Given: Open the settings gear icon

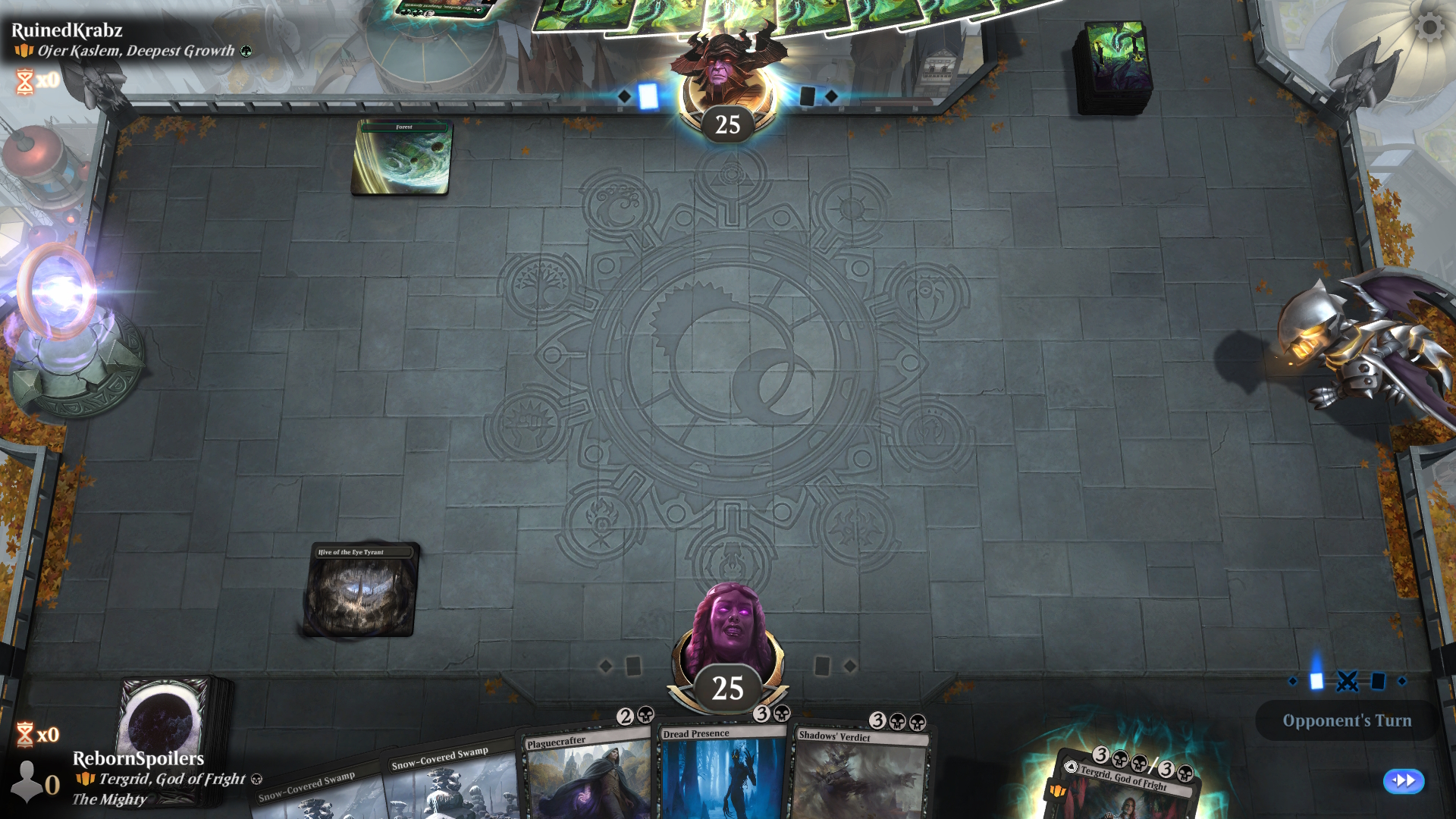Looking at the screenshot, I should tap(1429, 28).
